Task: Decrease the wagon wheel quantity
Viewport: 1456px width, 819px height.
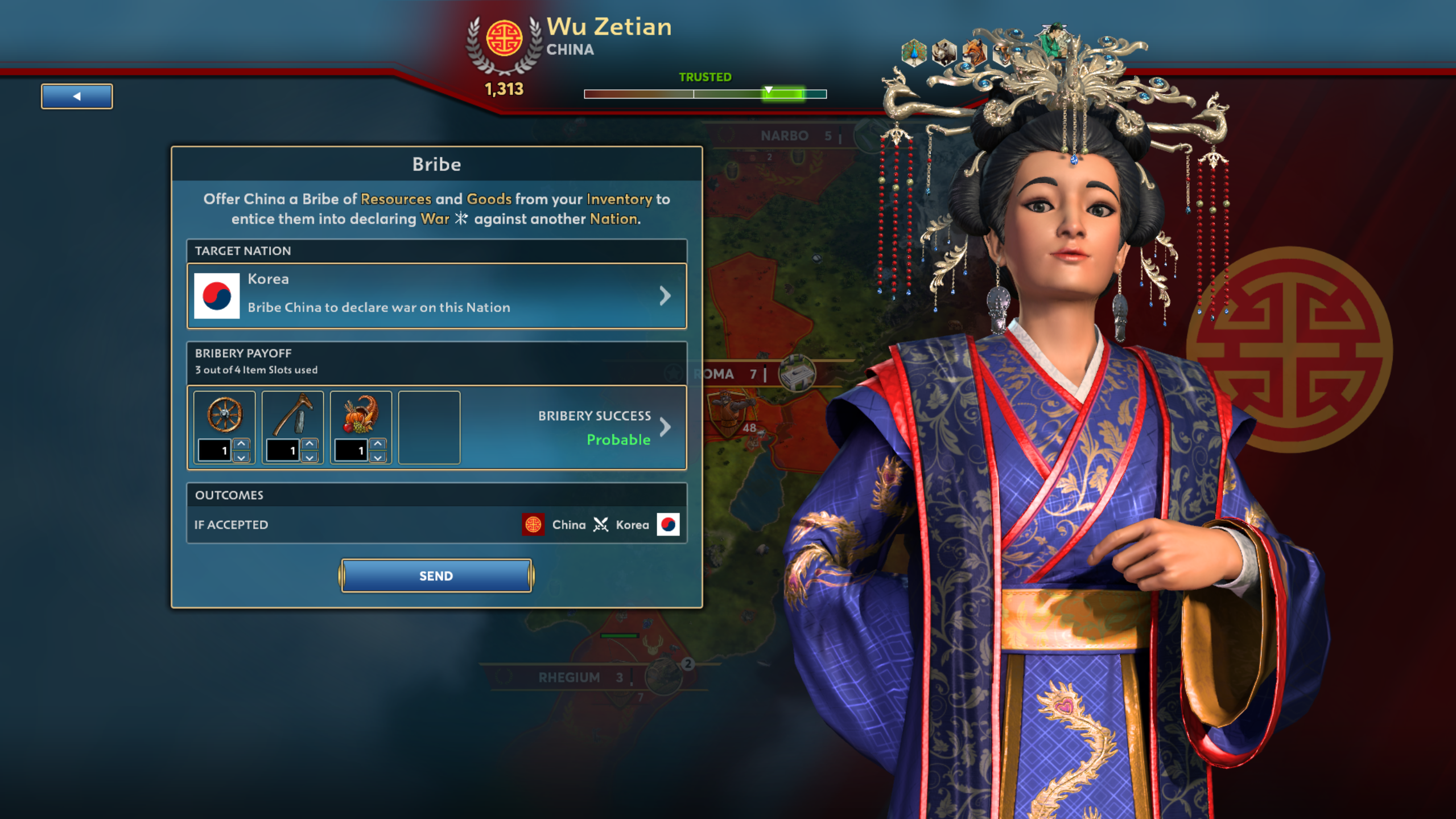Action: point(241,456)
